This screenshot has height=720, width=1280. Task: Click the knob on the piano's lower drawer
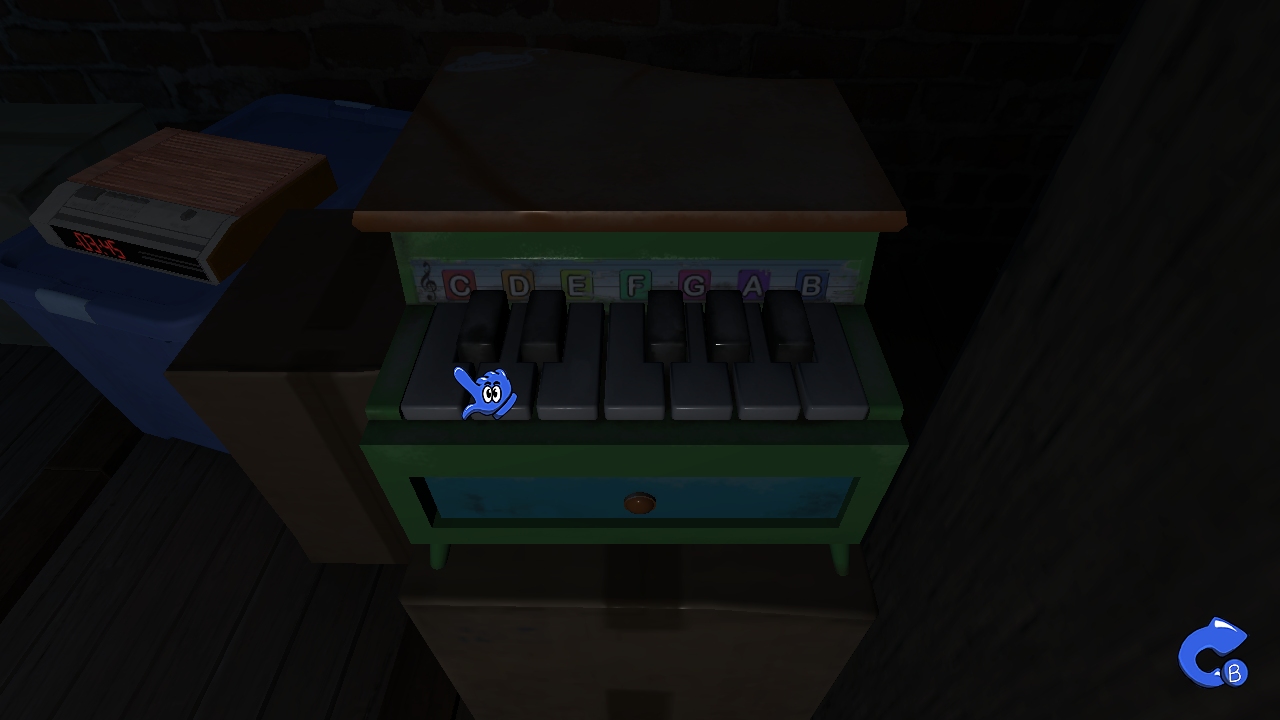641,504
